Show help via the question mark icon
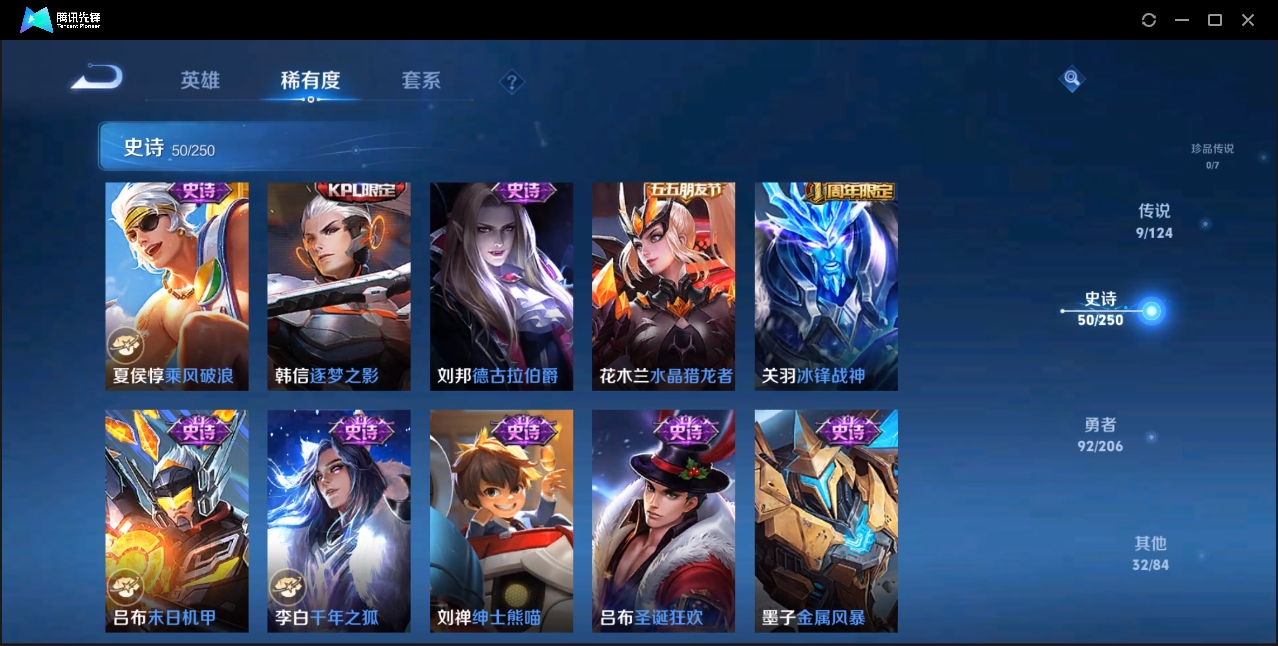This screenshot has width=1278, height=646. (512, 82)
